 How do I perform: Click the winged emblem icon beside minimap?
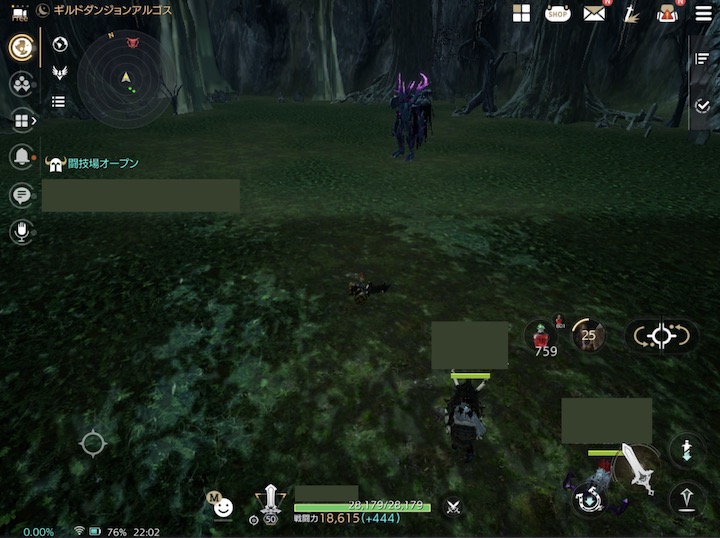tap(59, 73)
